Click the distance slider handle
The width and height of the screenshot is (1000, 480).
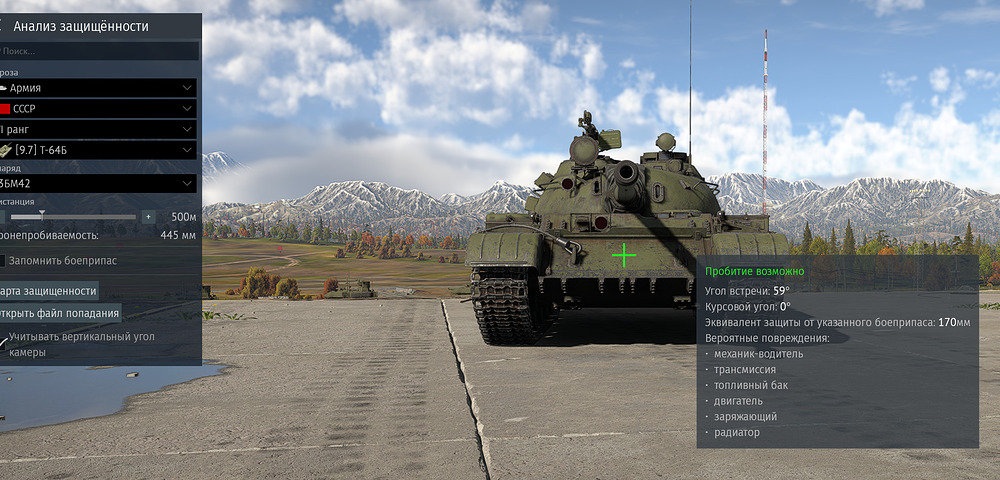pos(41,215)
